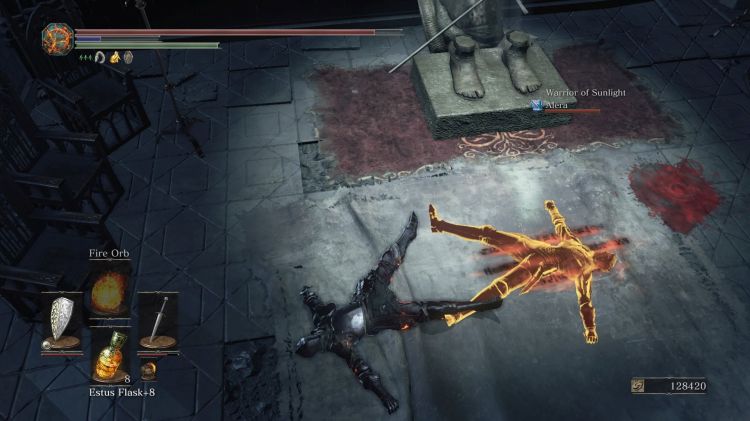Image resolution: width=750 pixels, height=421 pixels.
Task: Click the grey ring status effect icon
Action: 101,57
